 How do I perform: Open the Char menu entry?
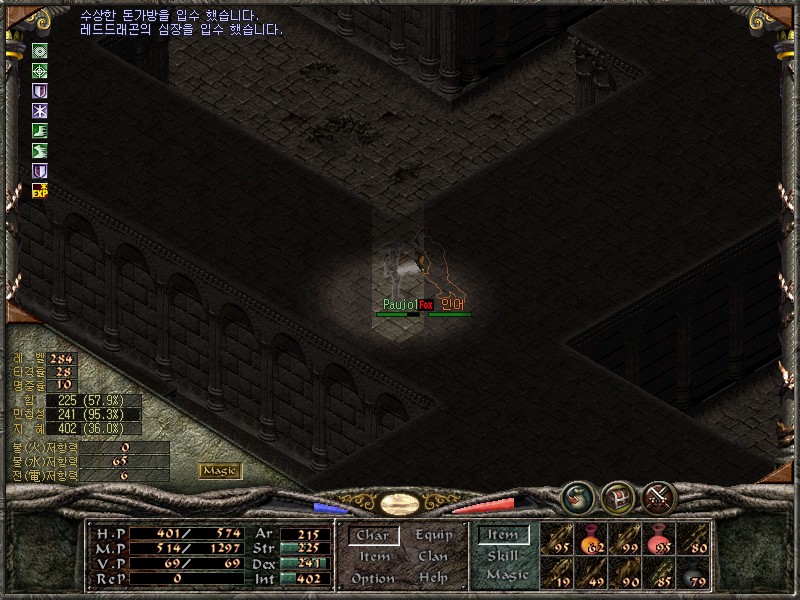[x=373, y=536]
